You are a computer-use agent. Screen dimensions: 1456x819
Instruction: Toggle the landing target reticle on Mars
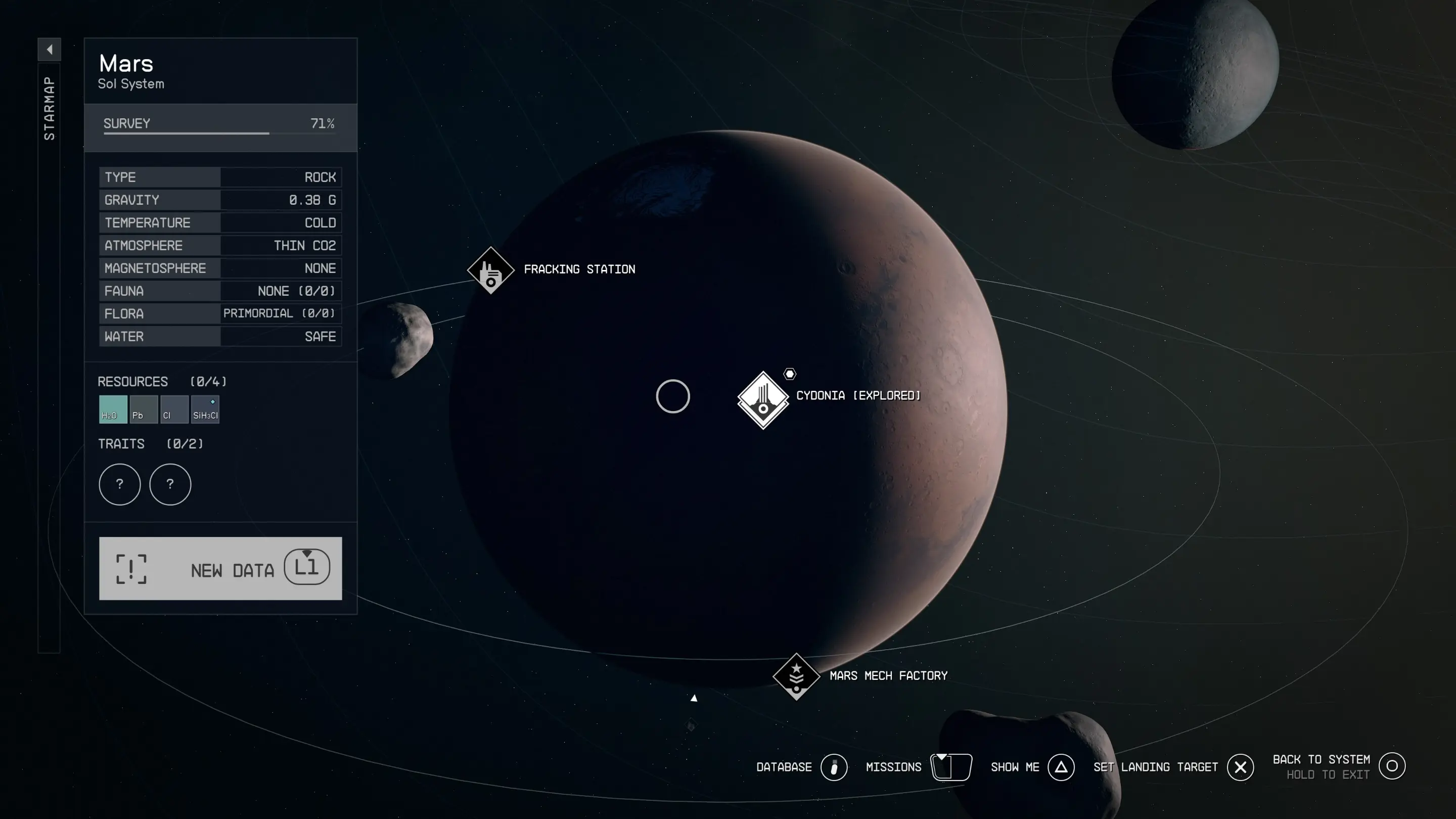pos(673,396)
